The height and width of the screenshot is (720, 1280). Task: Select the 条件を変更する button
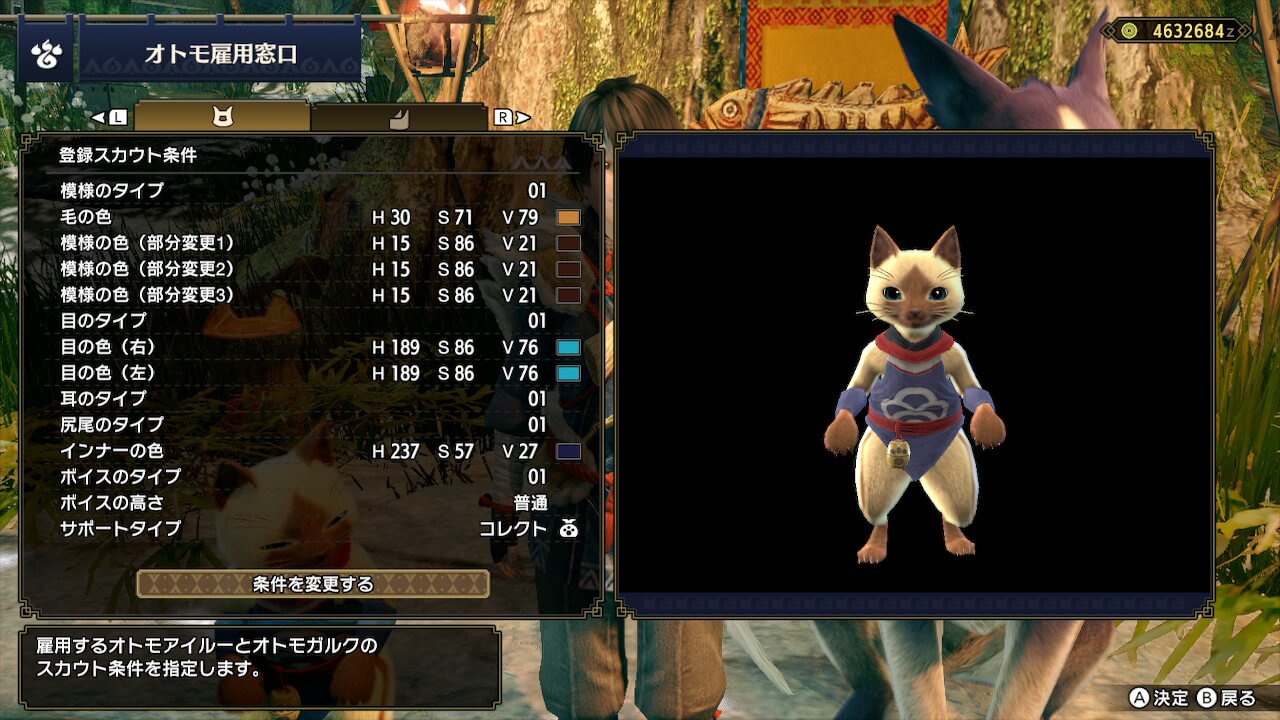[x=313, y=584]
